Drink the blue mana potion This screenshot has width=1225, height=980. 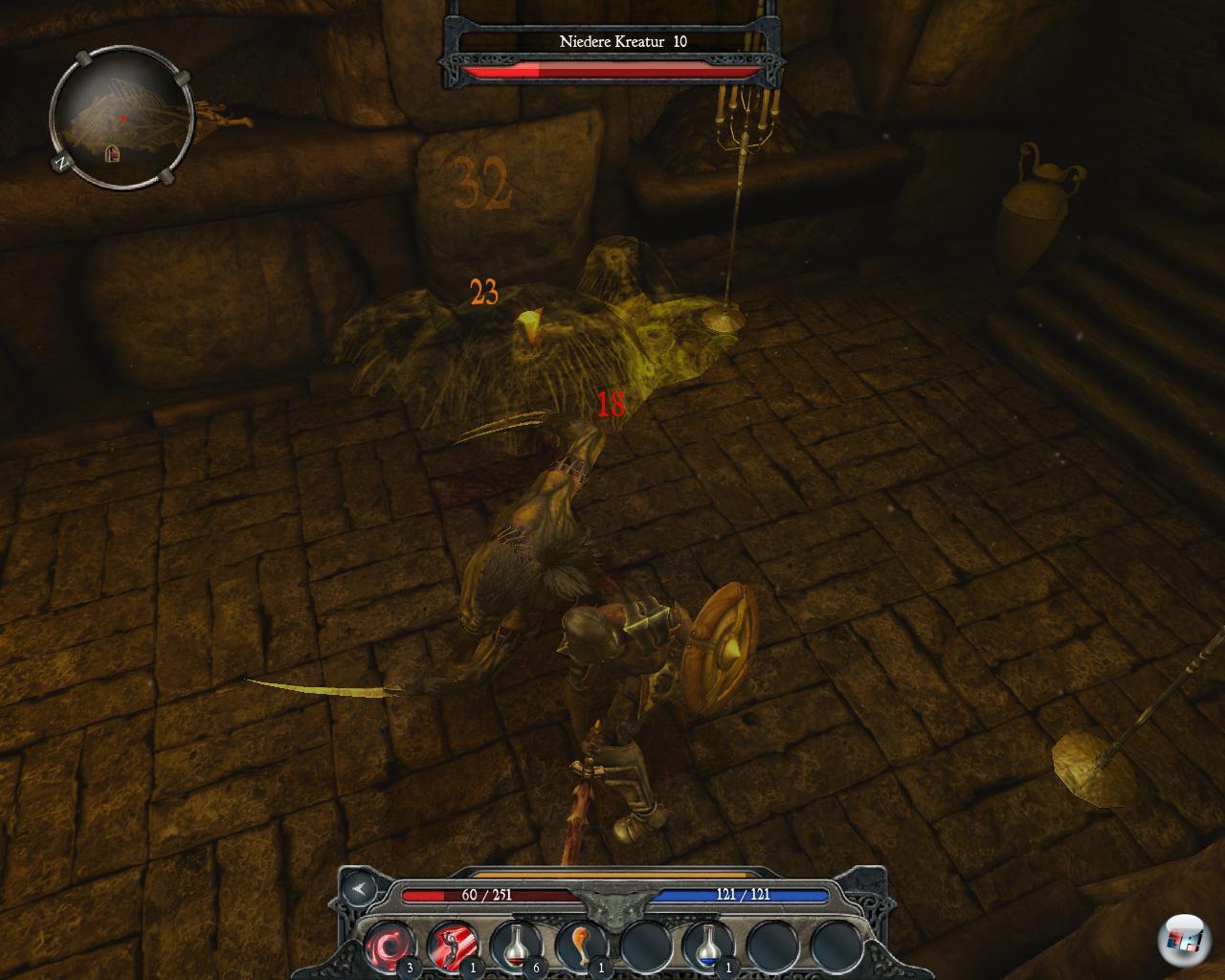tap(707, 946)
